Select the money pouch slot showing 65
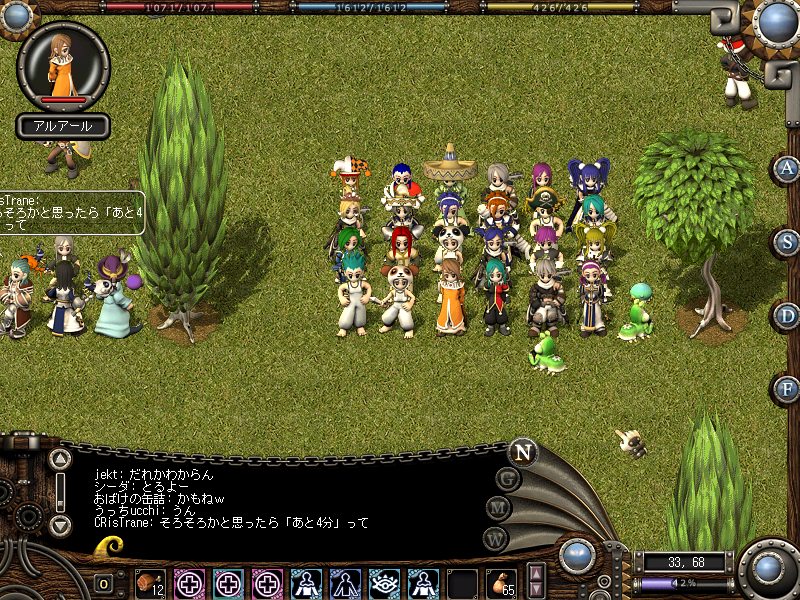The width and height of the screenshot is (800, 600). (500, 583)
